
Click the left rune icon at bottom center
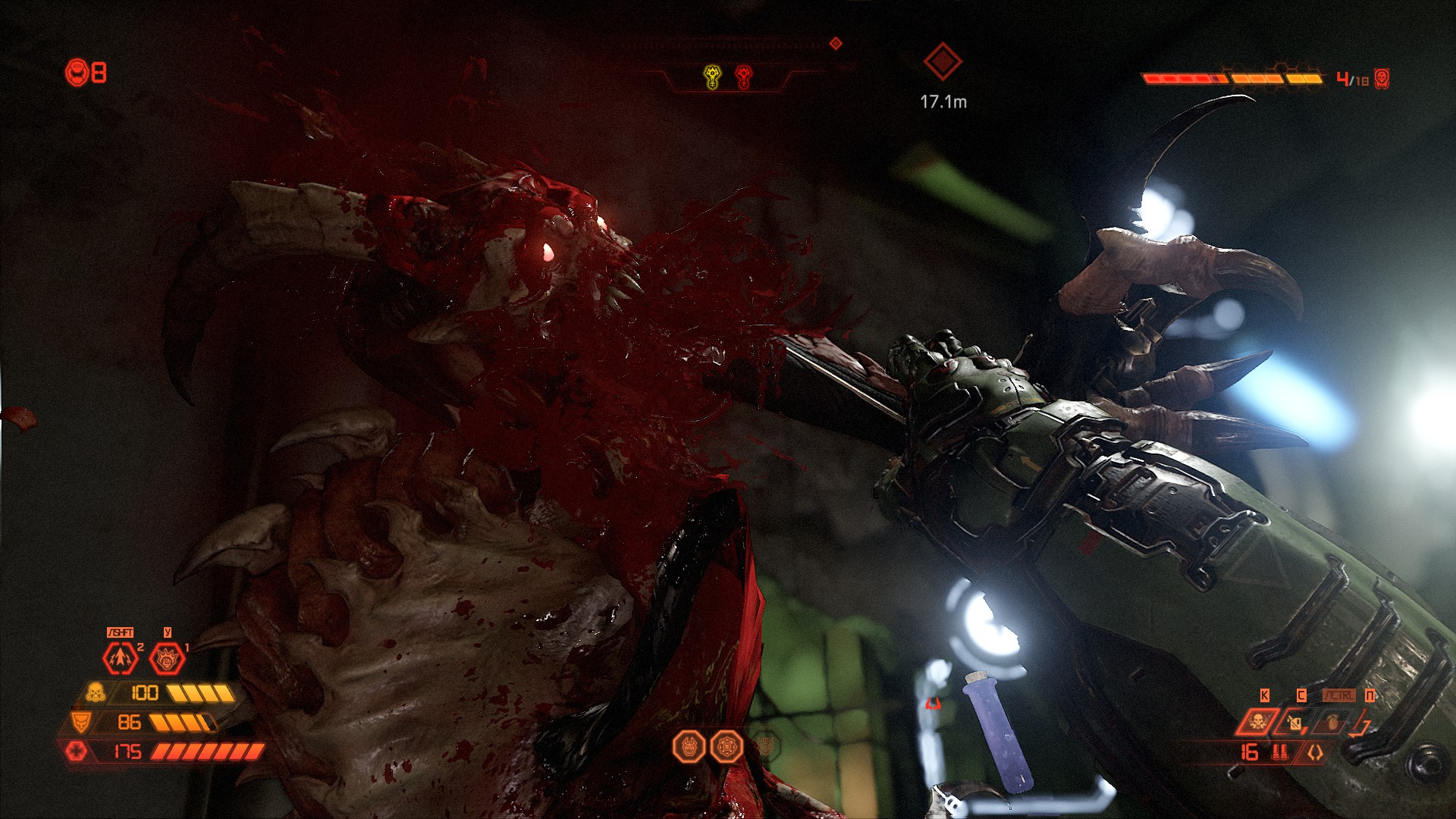tap(689, 747)
